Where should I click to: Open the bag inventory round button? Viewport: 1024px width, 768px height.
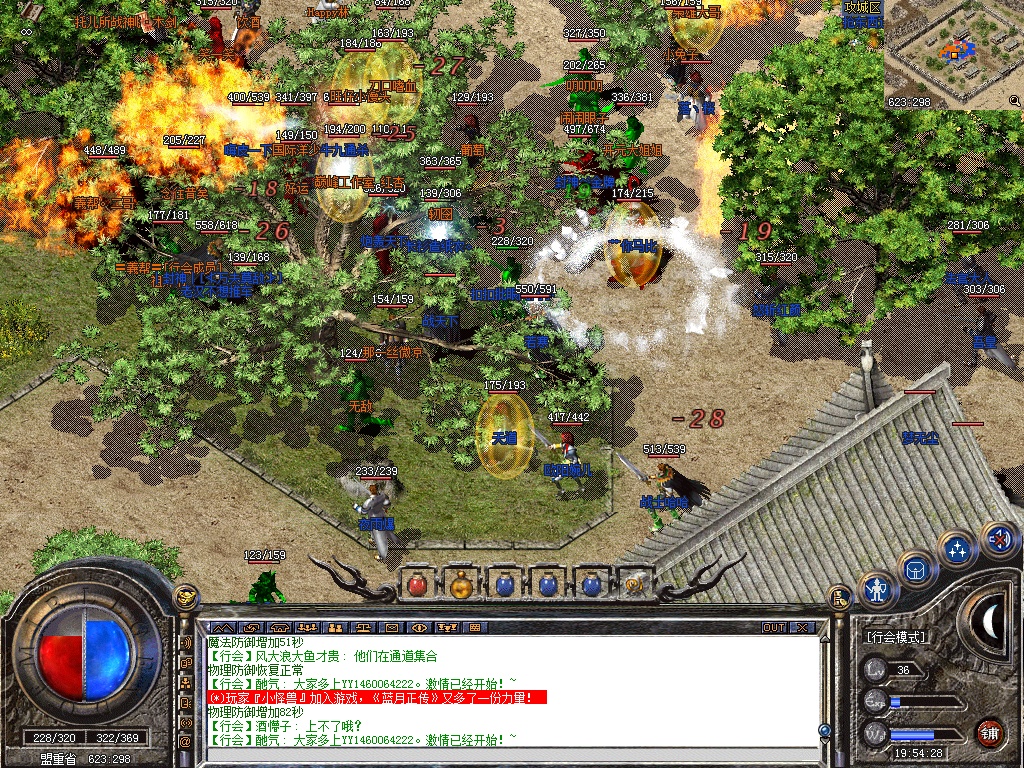point(916,569)
